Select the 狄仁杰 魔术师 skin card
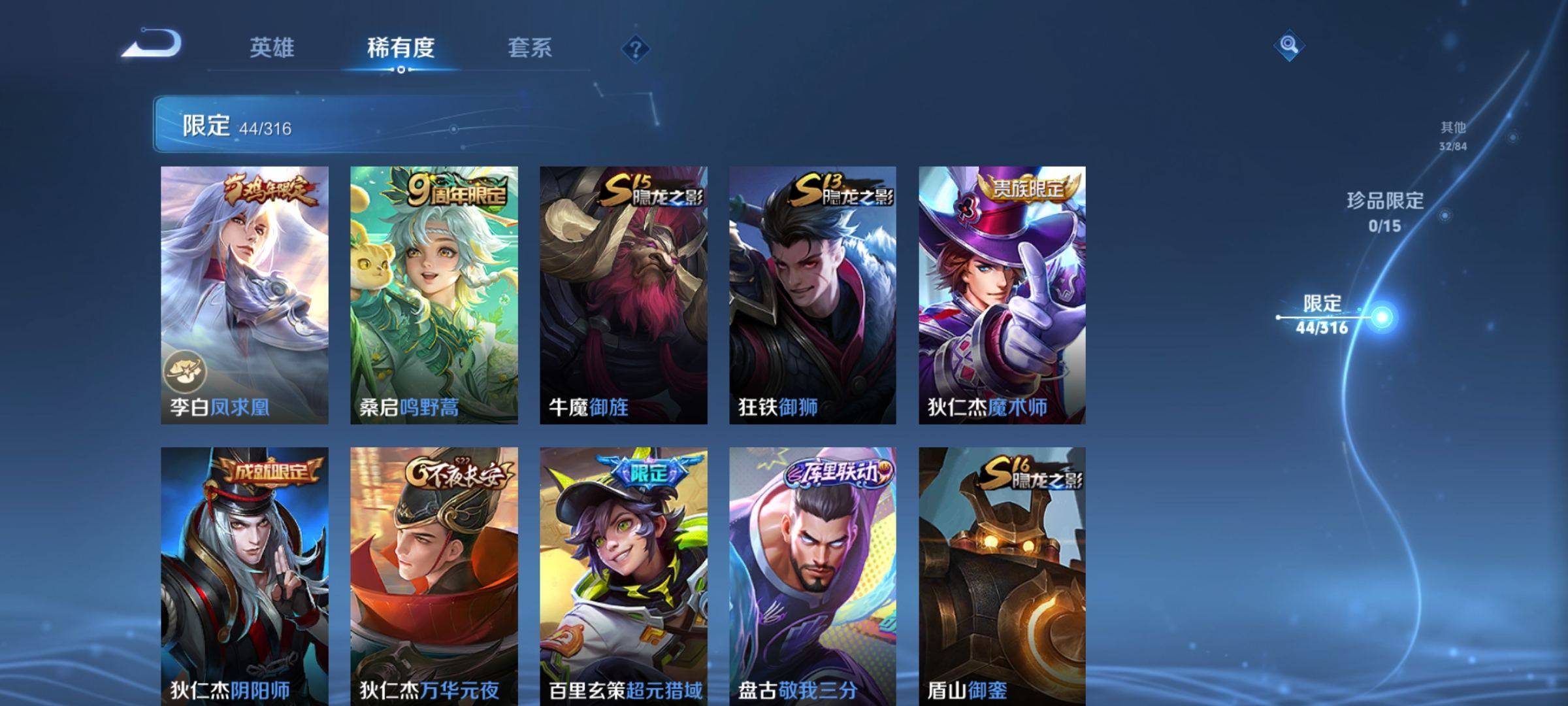The height and width of the screenshot is (706, 1568). coord(1002,295)
